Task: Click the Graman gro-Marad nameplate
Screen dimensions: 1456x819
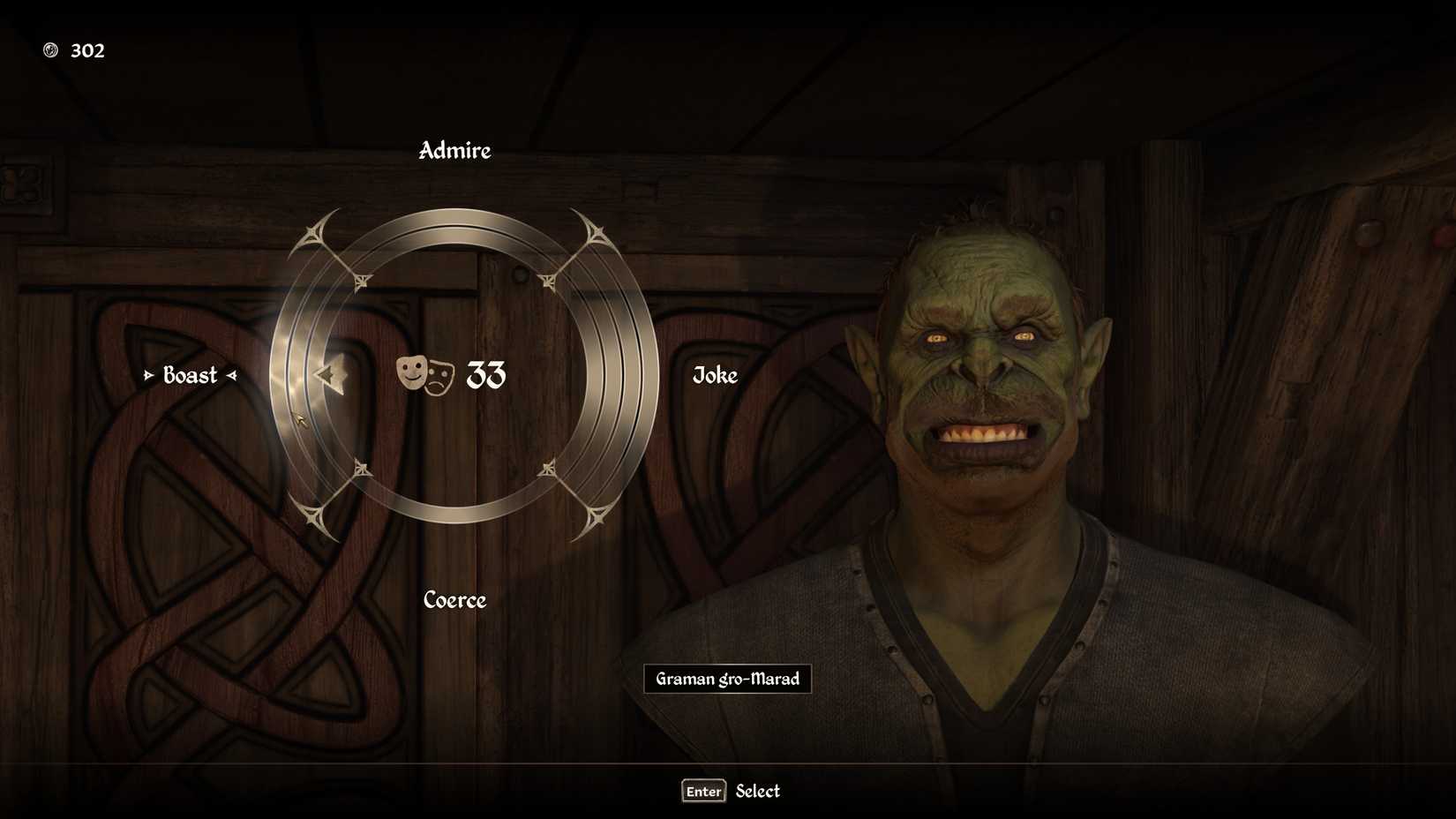Action: 727,680
